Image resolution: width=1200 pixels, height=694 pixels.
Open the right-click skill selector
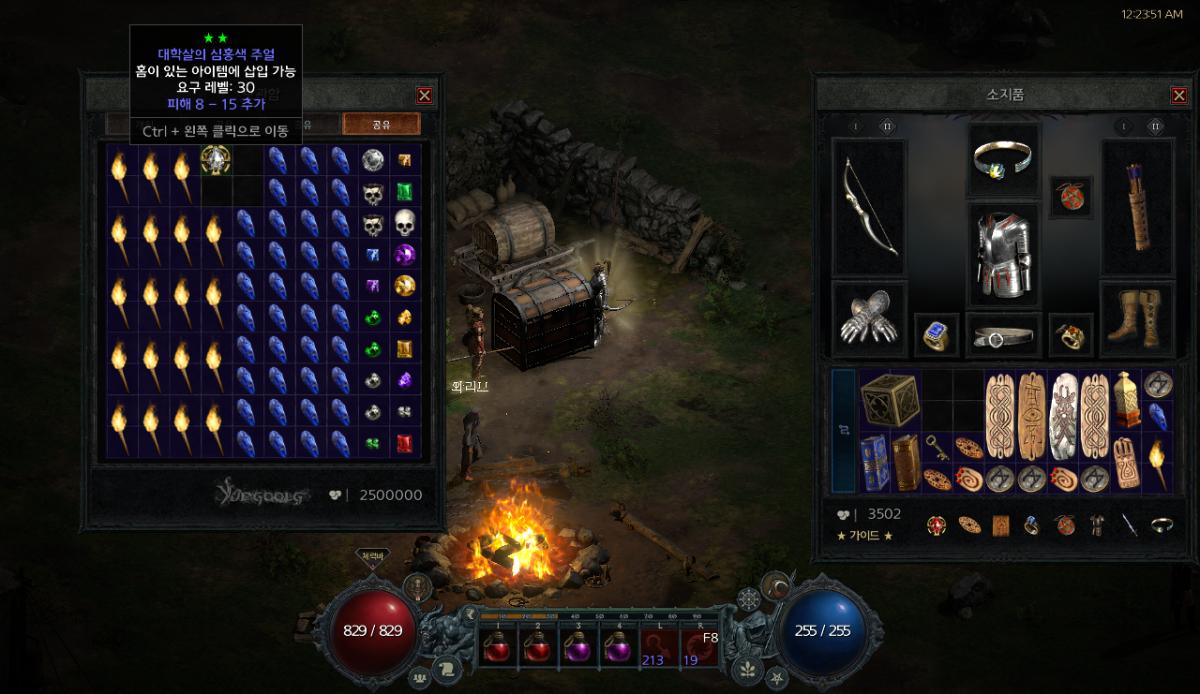click(699, 650)
